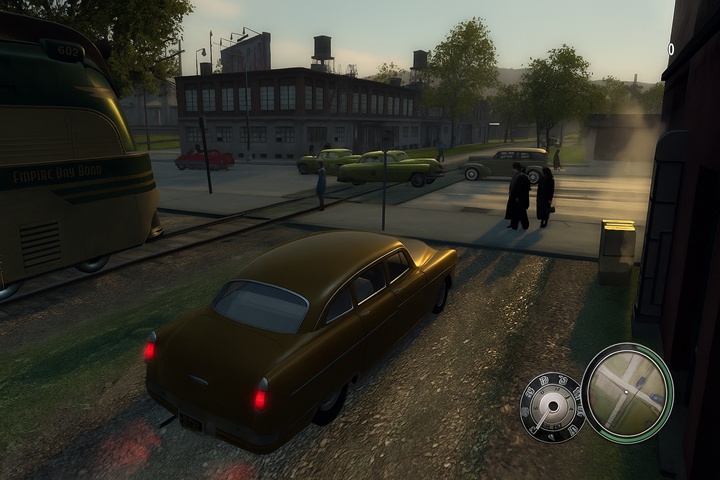Click the circular minimap

627,393
